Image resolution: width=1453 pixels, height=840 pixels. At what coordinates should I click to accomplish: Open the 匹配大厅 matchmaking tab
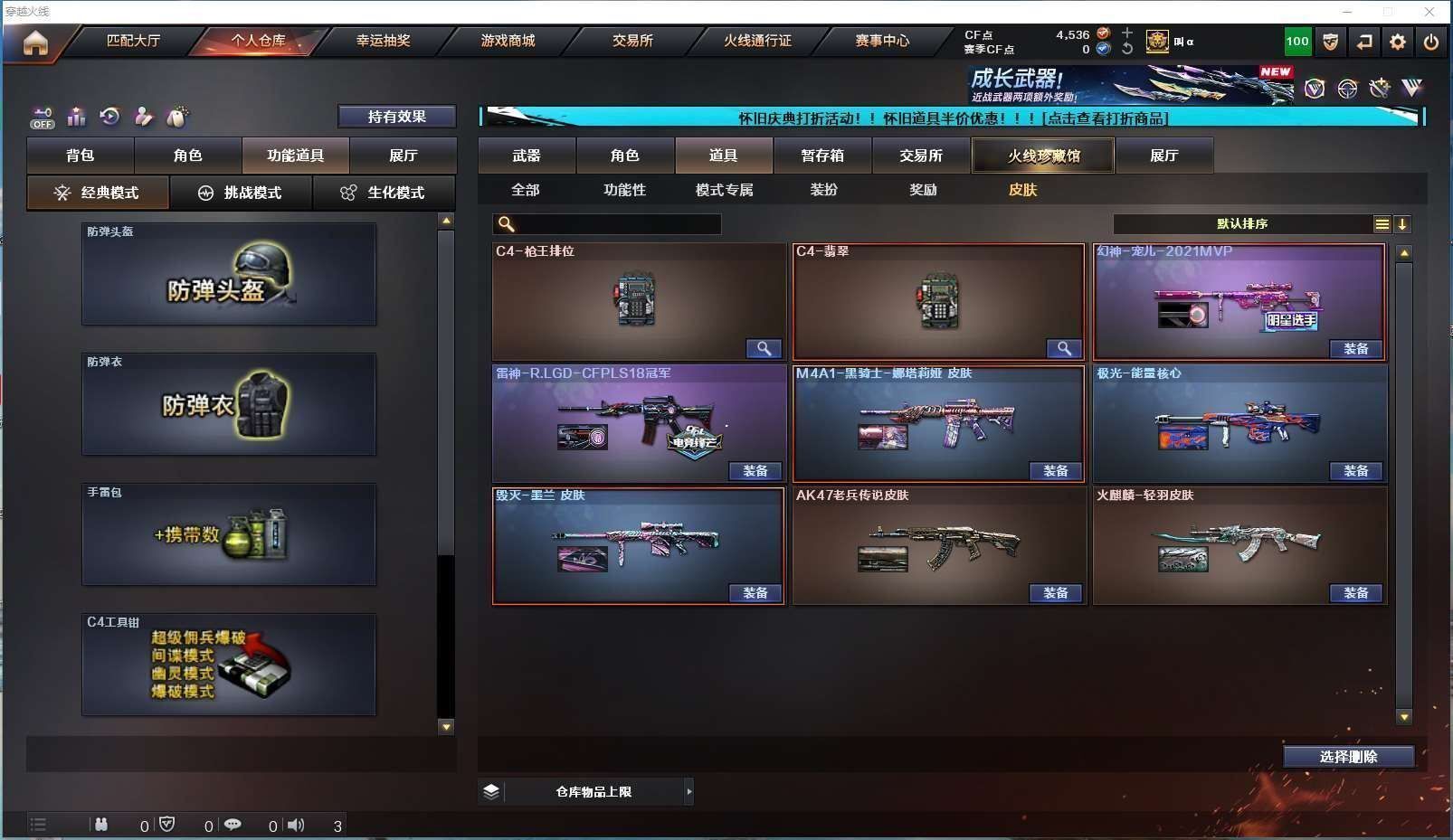(x=133, y=41)
